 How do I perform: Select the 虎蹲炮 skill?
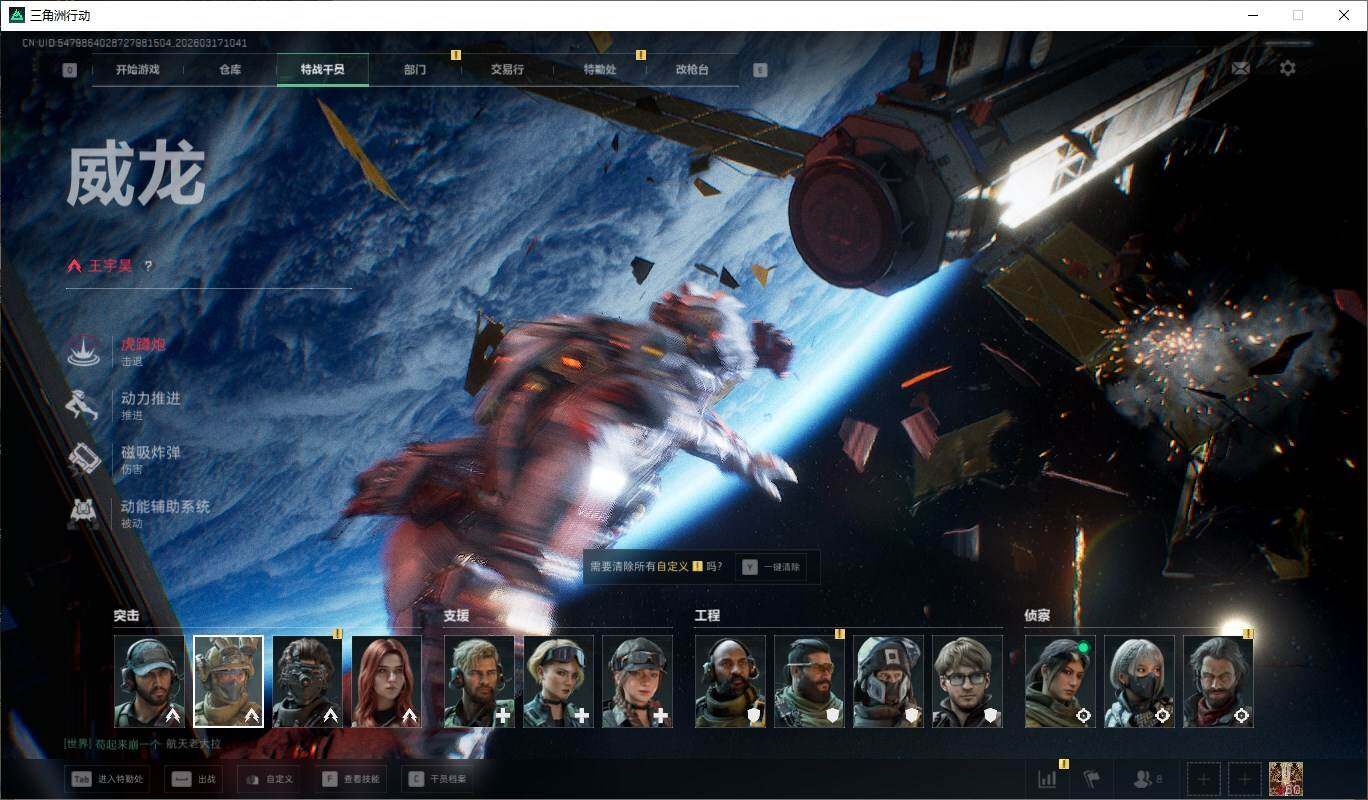click(x=143, y=345)
